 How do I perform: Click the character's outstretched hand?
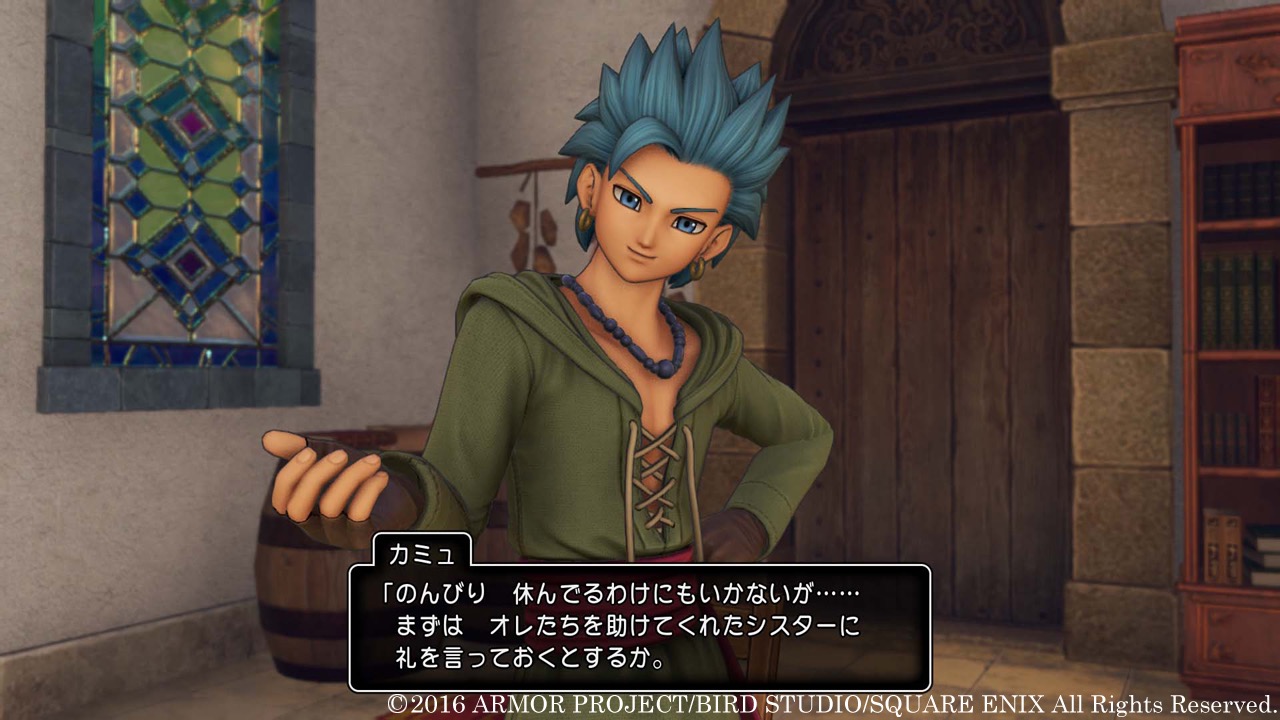320,480
